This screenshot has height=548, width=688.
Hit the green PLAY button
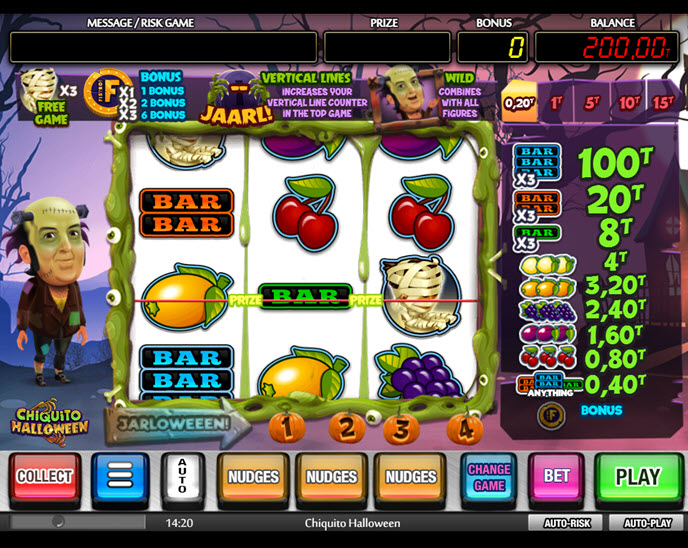[x=638, y=477]
